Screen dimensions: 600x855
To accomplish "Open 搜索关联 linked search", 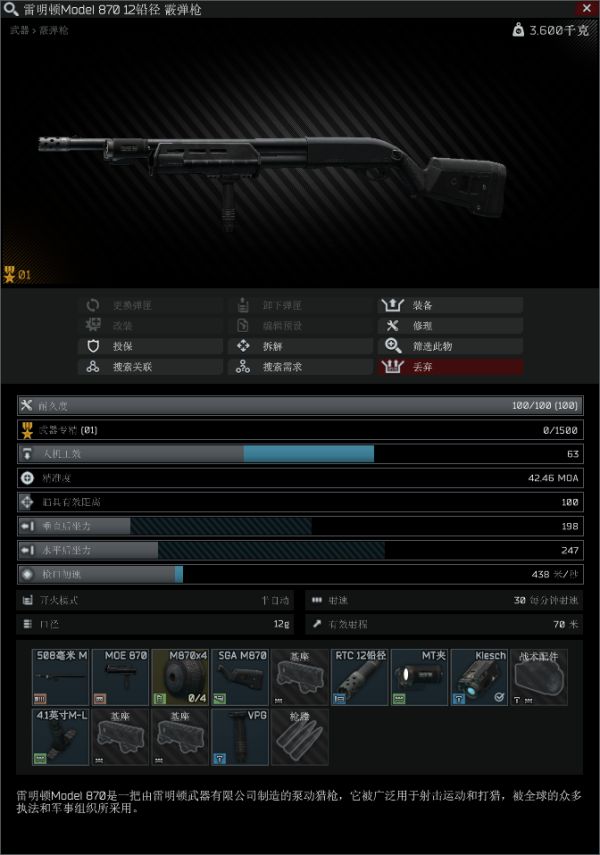I will (150, 367).
